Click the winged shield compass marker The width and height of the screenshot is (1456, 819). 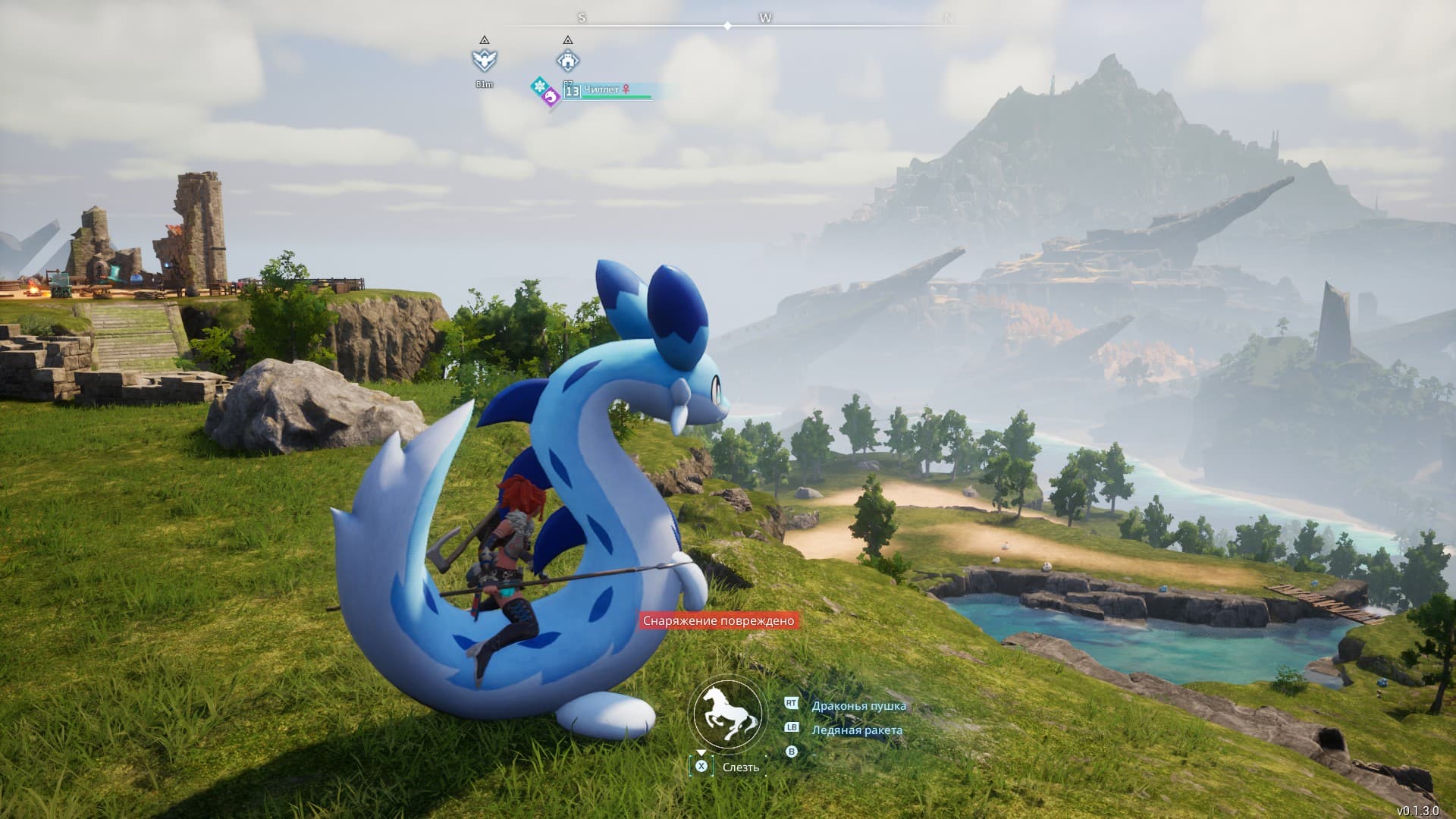(x=484, y=60)
